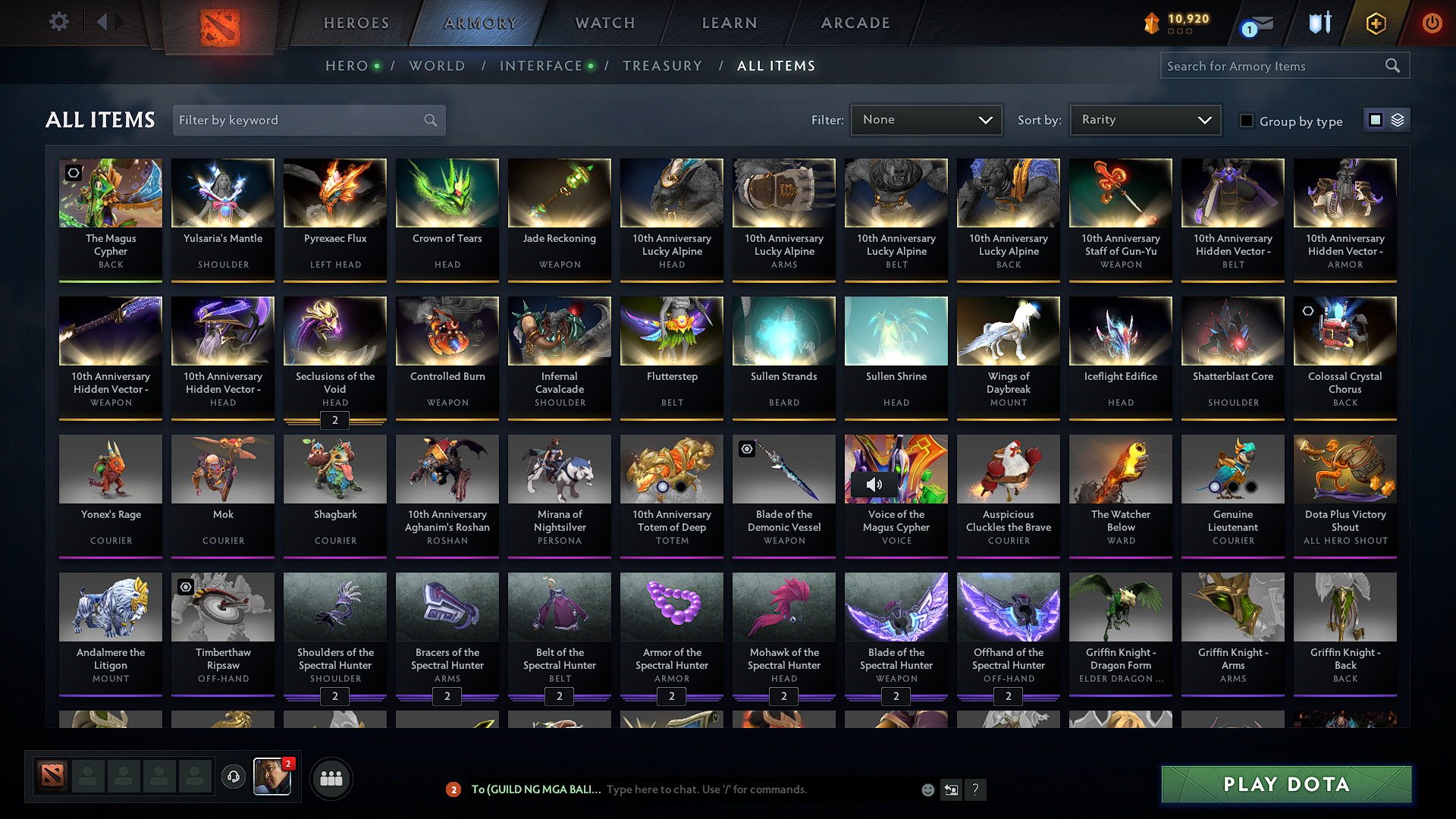Open the settings gear icon
The image size is (1456, 819).
58,22
